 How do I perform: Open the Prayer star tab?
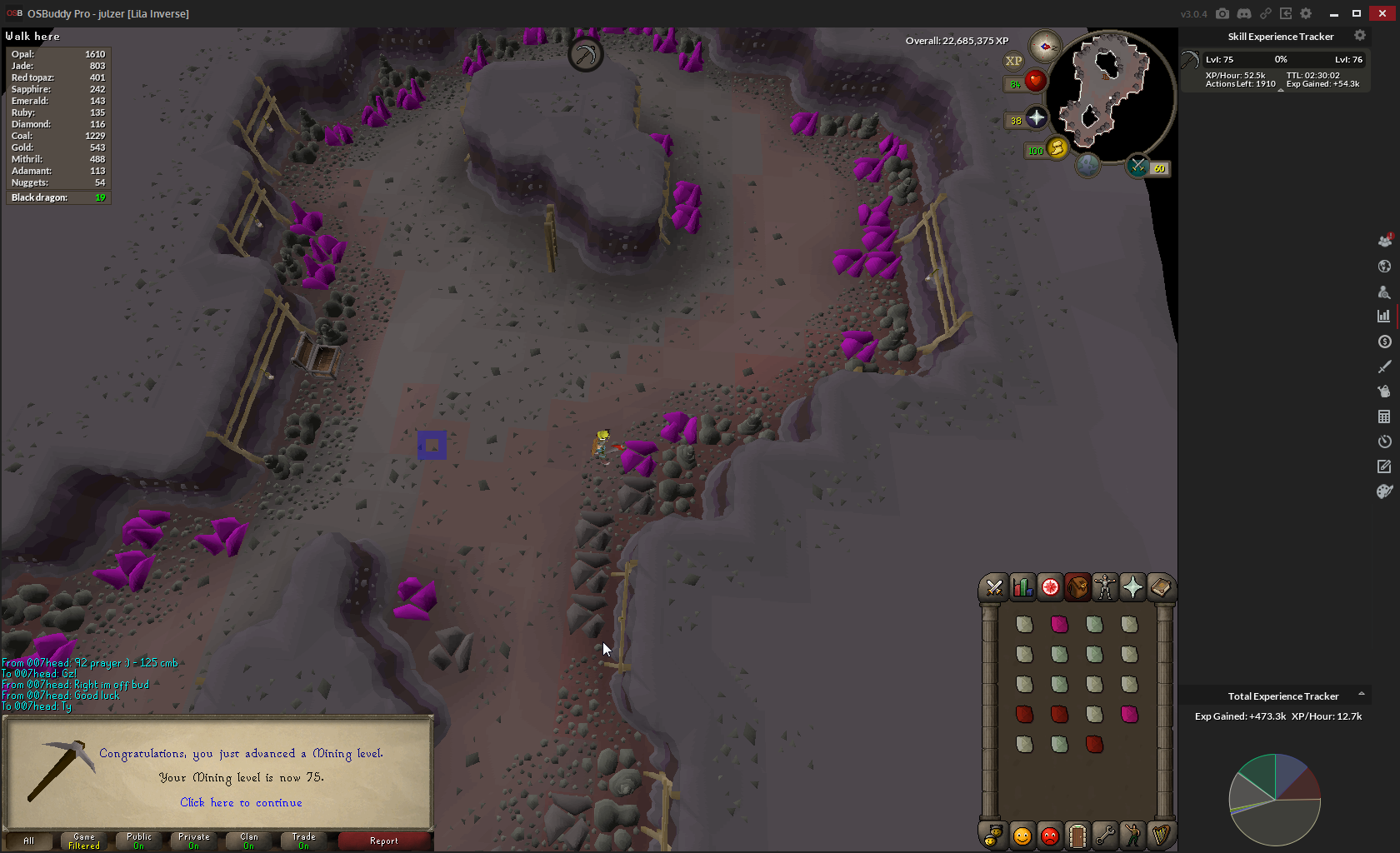[1132, 588]
